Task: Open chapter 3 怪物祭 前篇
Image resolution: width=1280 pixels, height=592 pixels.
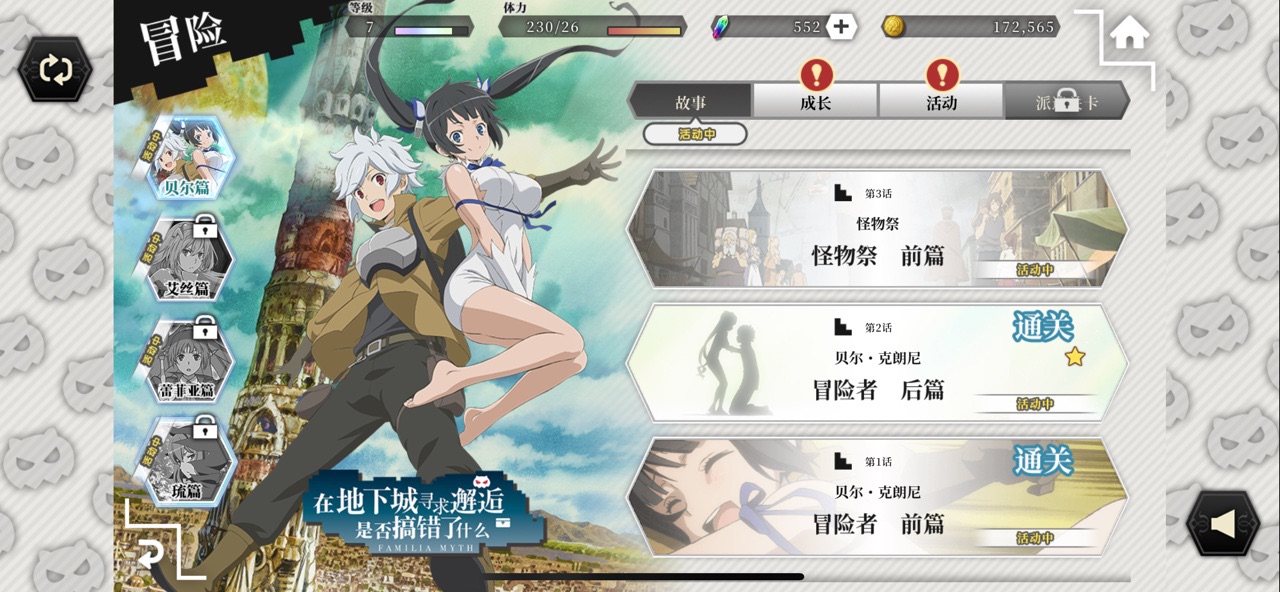Action: click(x=878, y=230)
